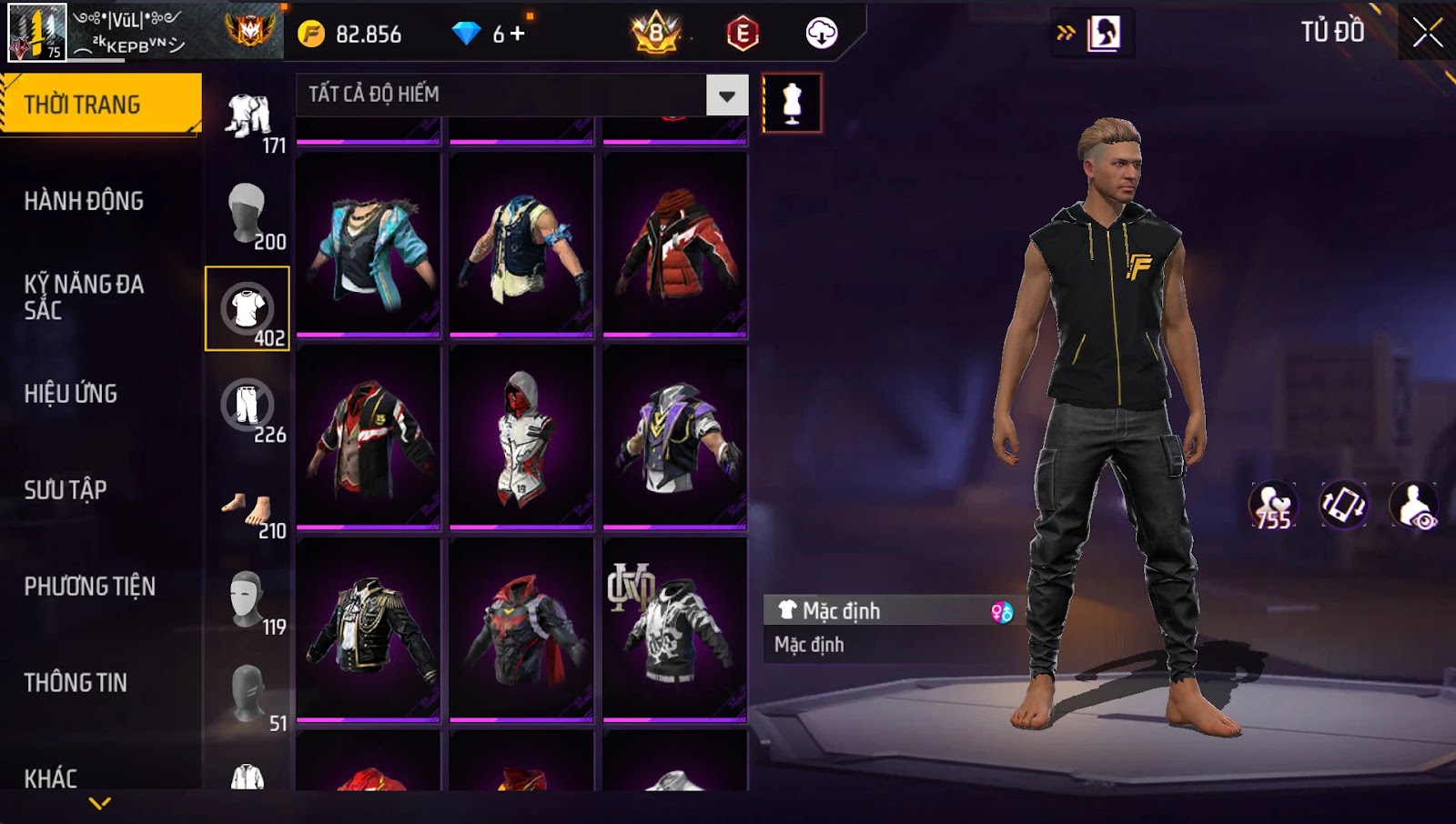Viewport: 1456px width, 824px height.
Task: Add diamonds with the plus button
Action: [518, 34]
